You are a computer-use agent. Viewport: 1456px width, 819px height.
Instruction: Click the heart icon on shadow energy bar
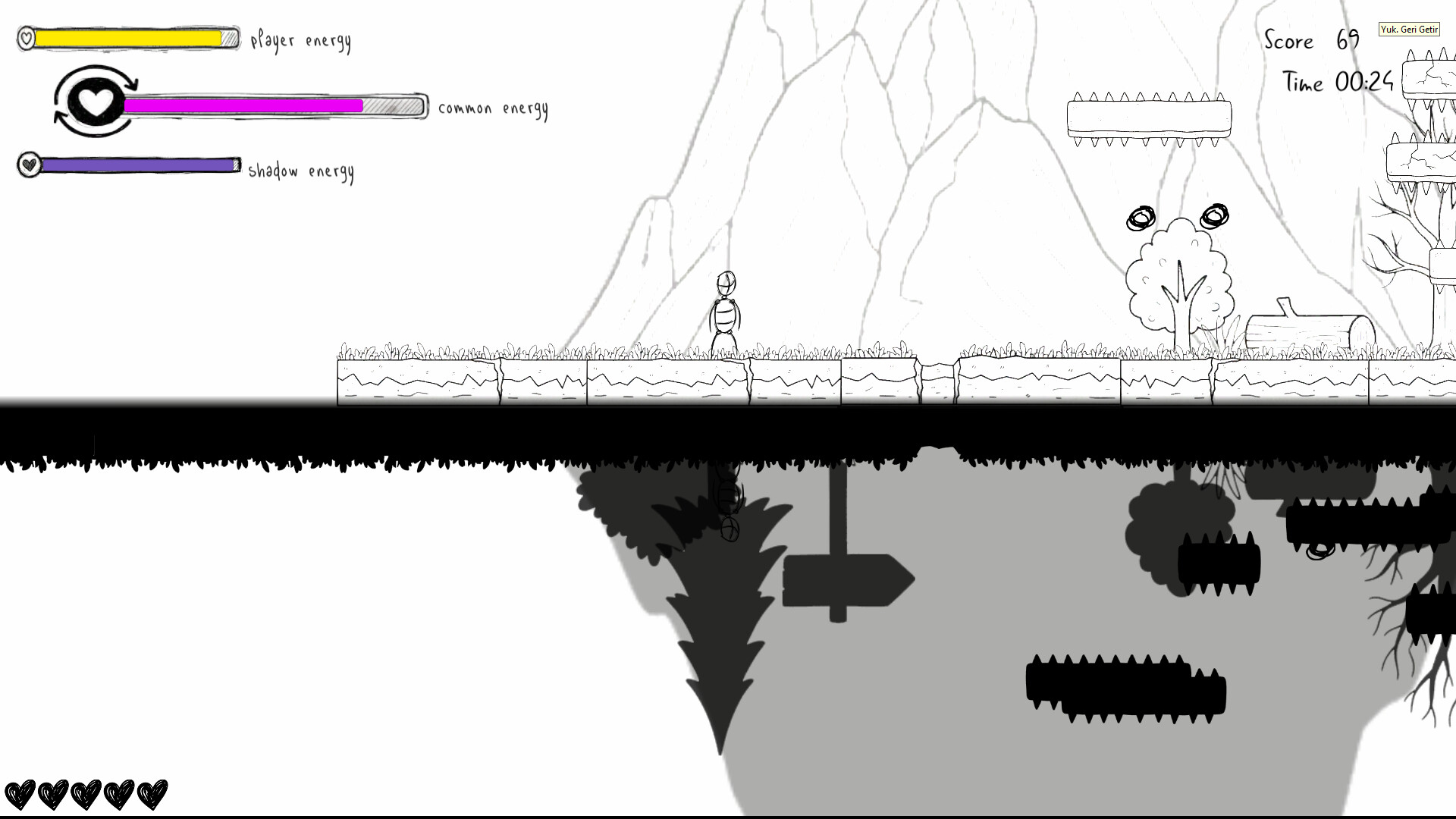point(29,165)
